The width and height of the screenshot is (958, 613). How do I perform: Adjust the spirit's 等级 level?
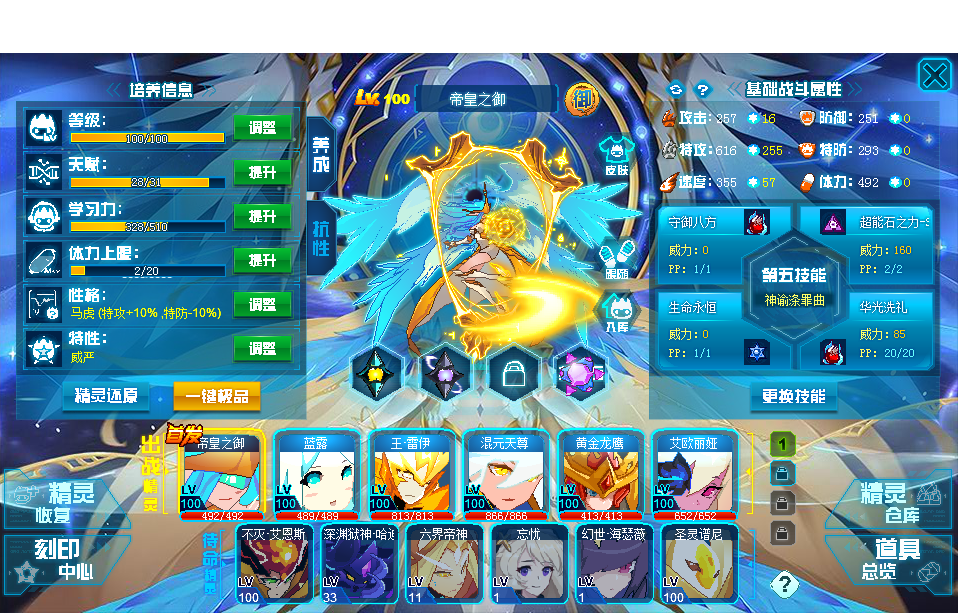pos(262,128)
